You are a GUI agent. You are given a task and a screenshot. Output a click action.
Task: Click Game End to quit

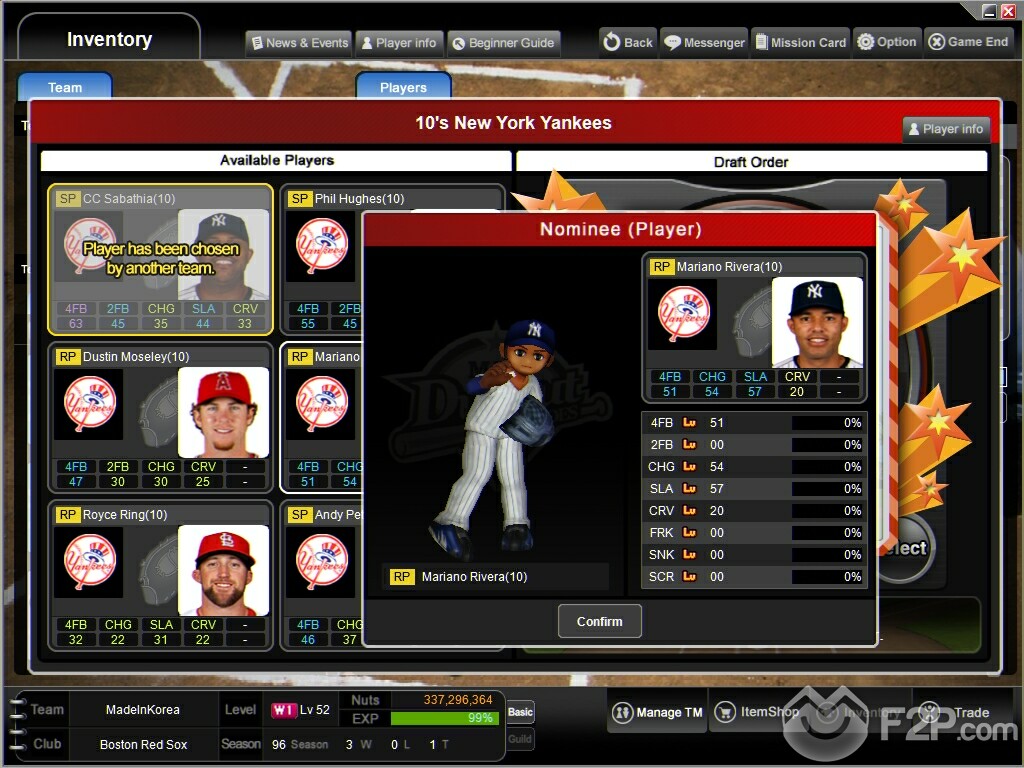coord(968,42)
